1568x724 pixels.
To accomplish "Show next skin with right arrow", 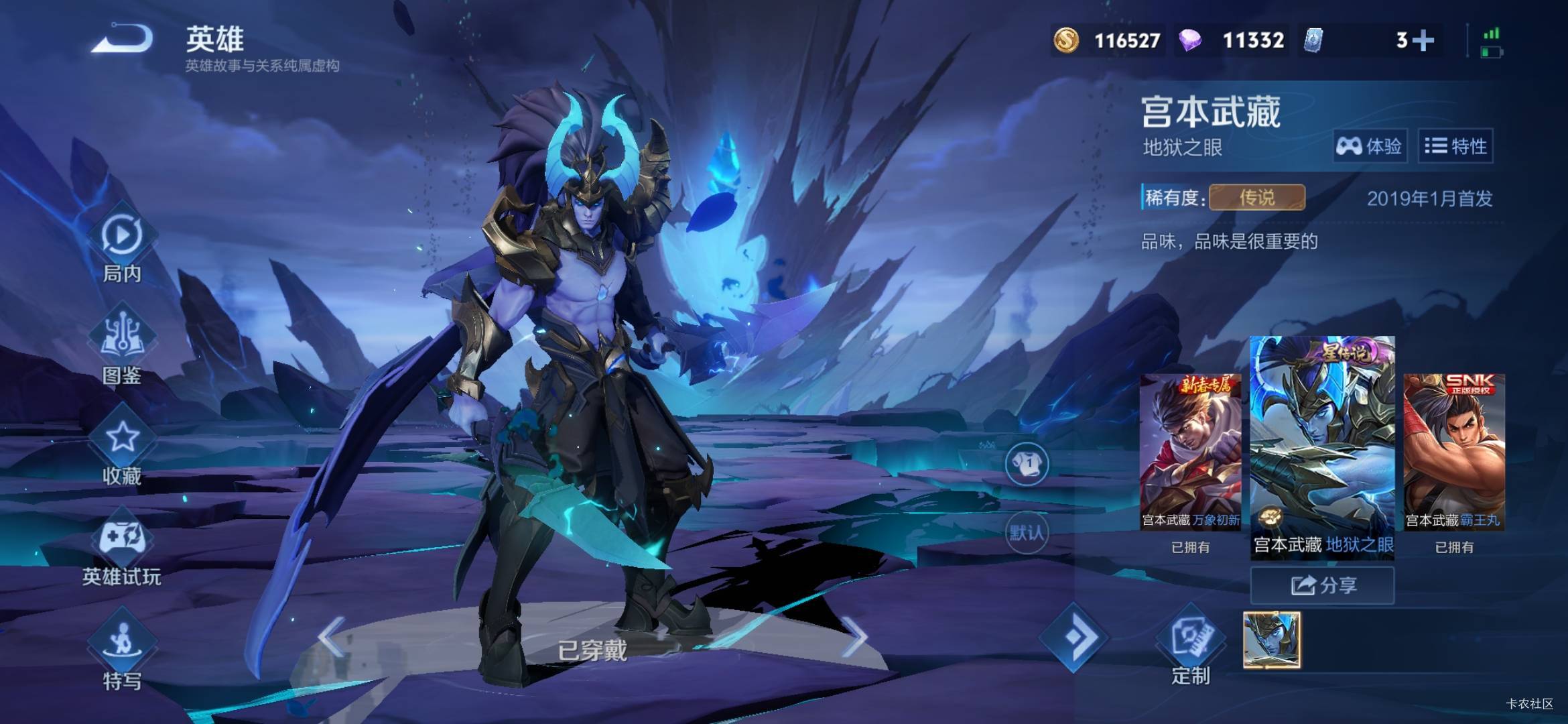I will 854,637.
